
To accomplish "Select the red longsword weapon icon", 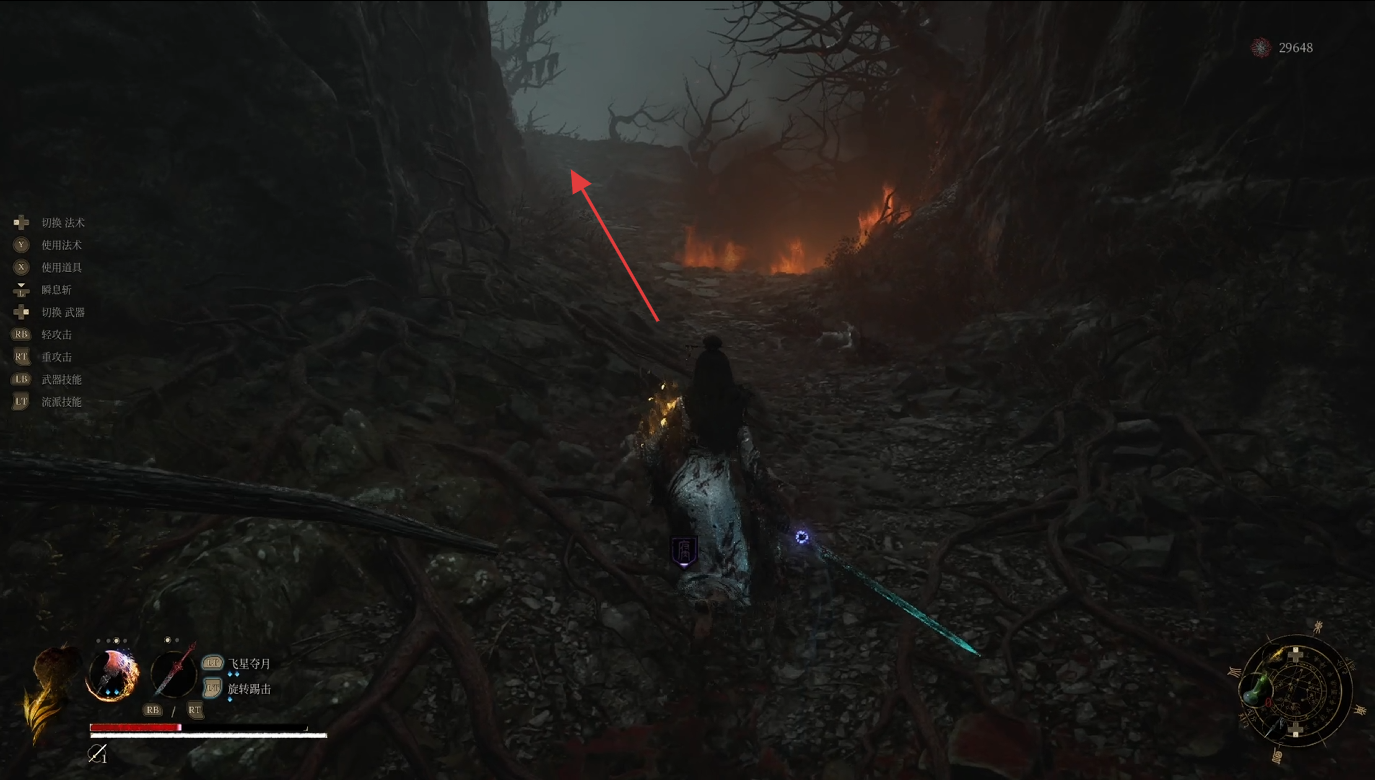I will coord(173,672).
